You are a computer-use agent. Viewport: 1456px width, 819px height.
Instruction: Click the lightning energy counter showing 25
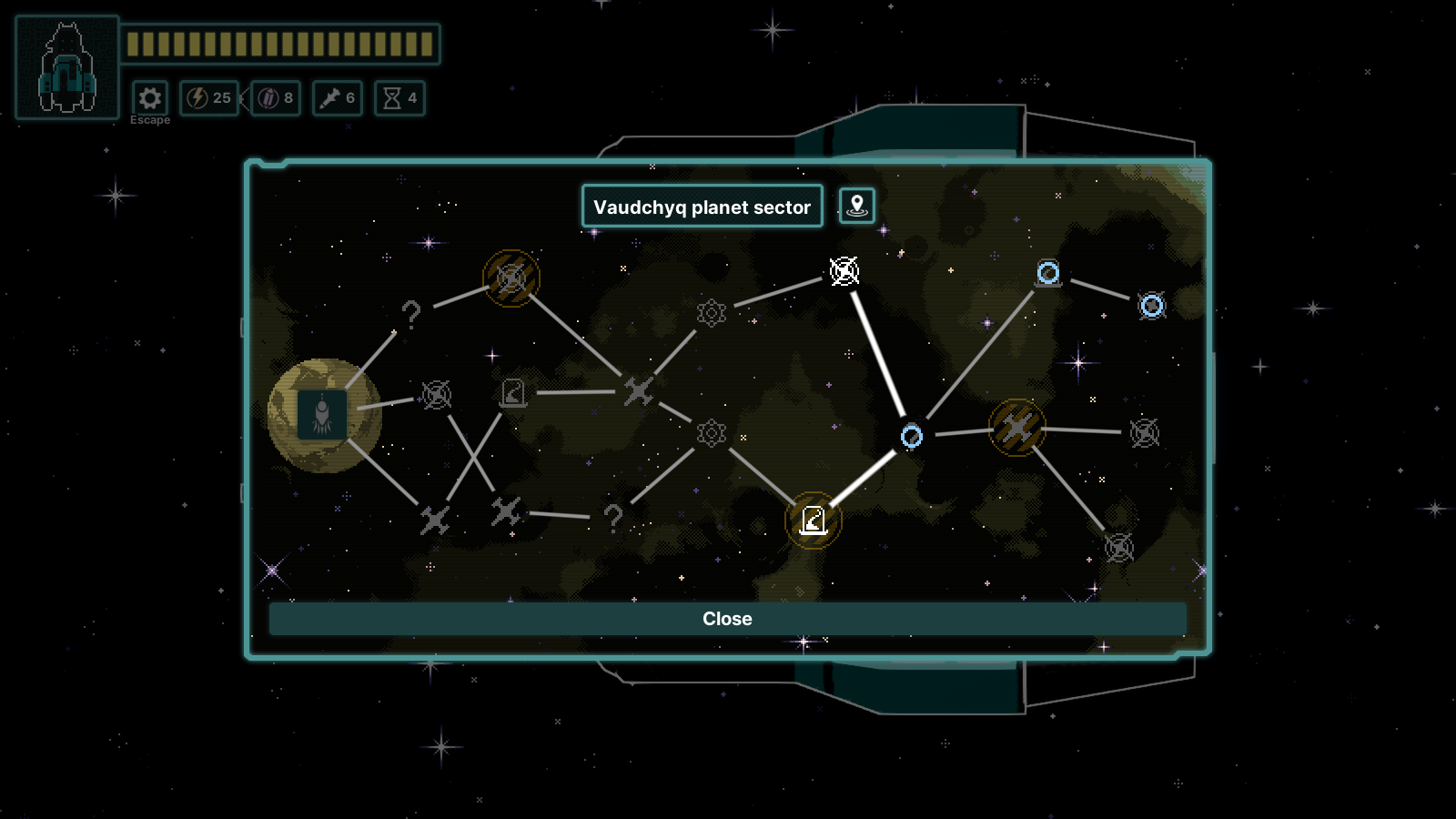coord(207,99)
